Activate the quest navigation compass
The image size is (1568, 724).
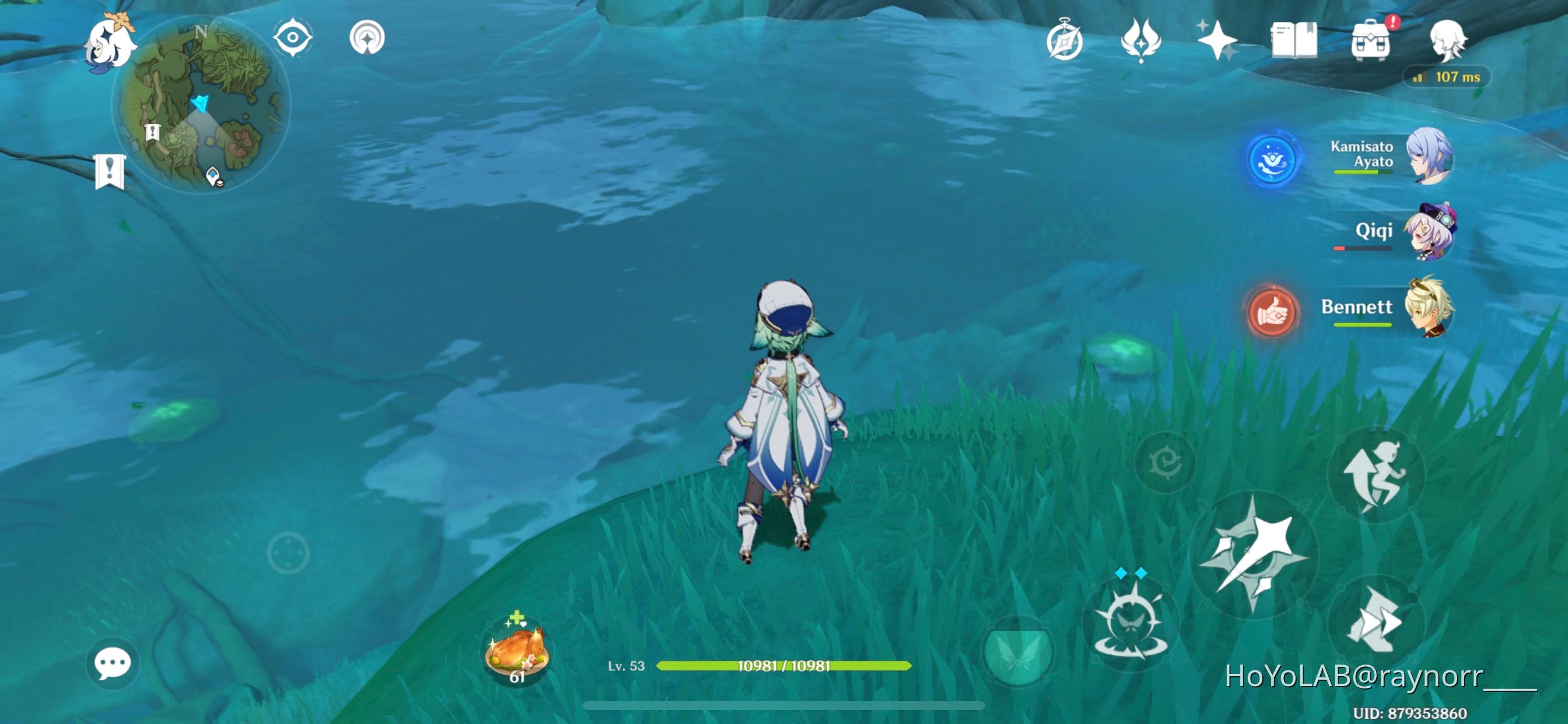click(293, 37)
